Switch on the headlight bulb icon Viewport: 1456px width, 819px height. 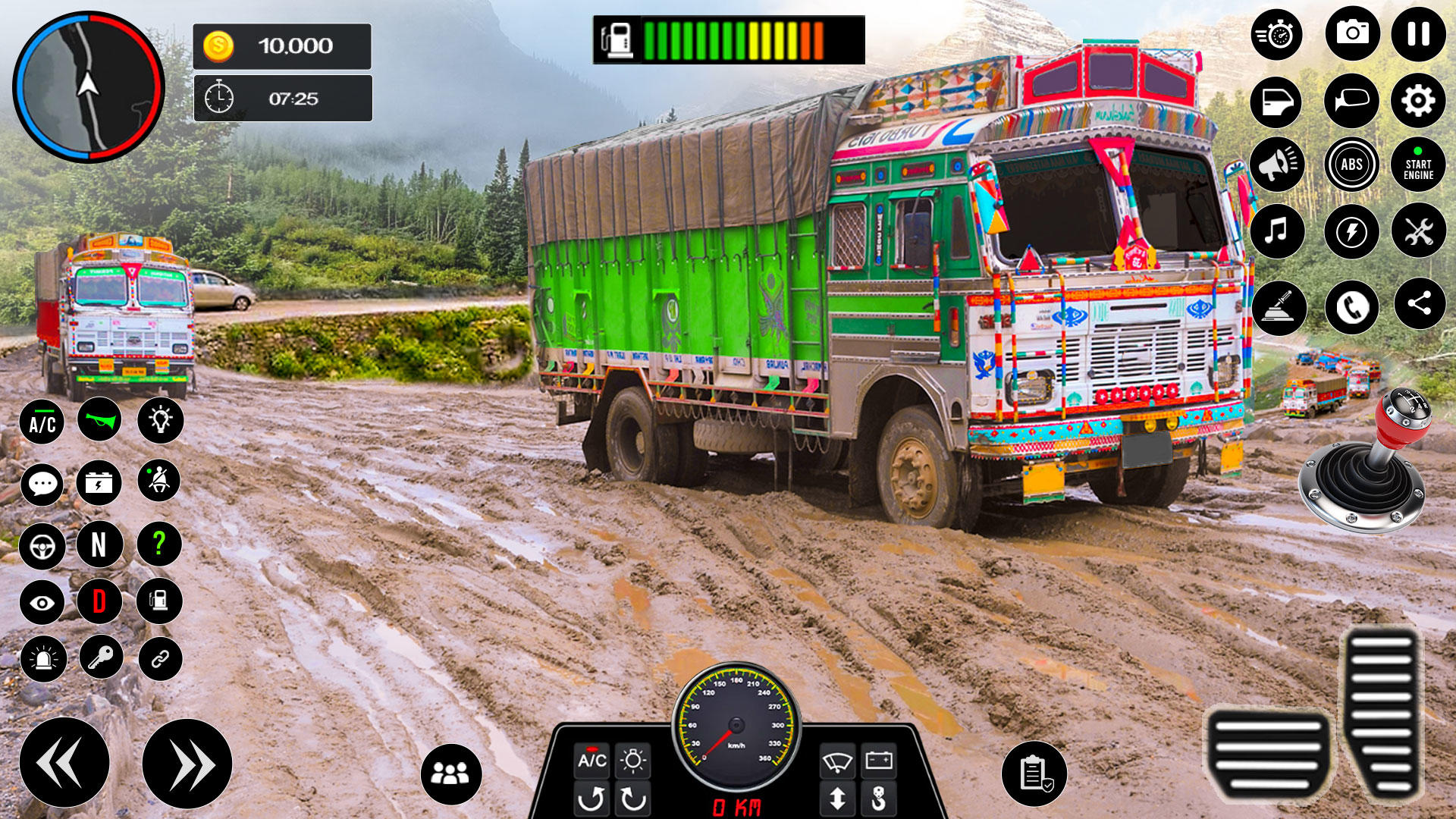pyautogui.click(x=161, y=420)
